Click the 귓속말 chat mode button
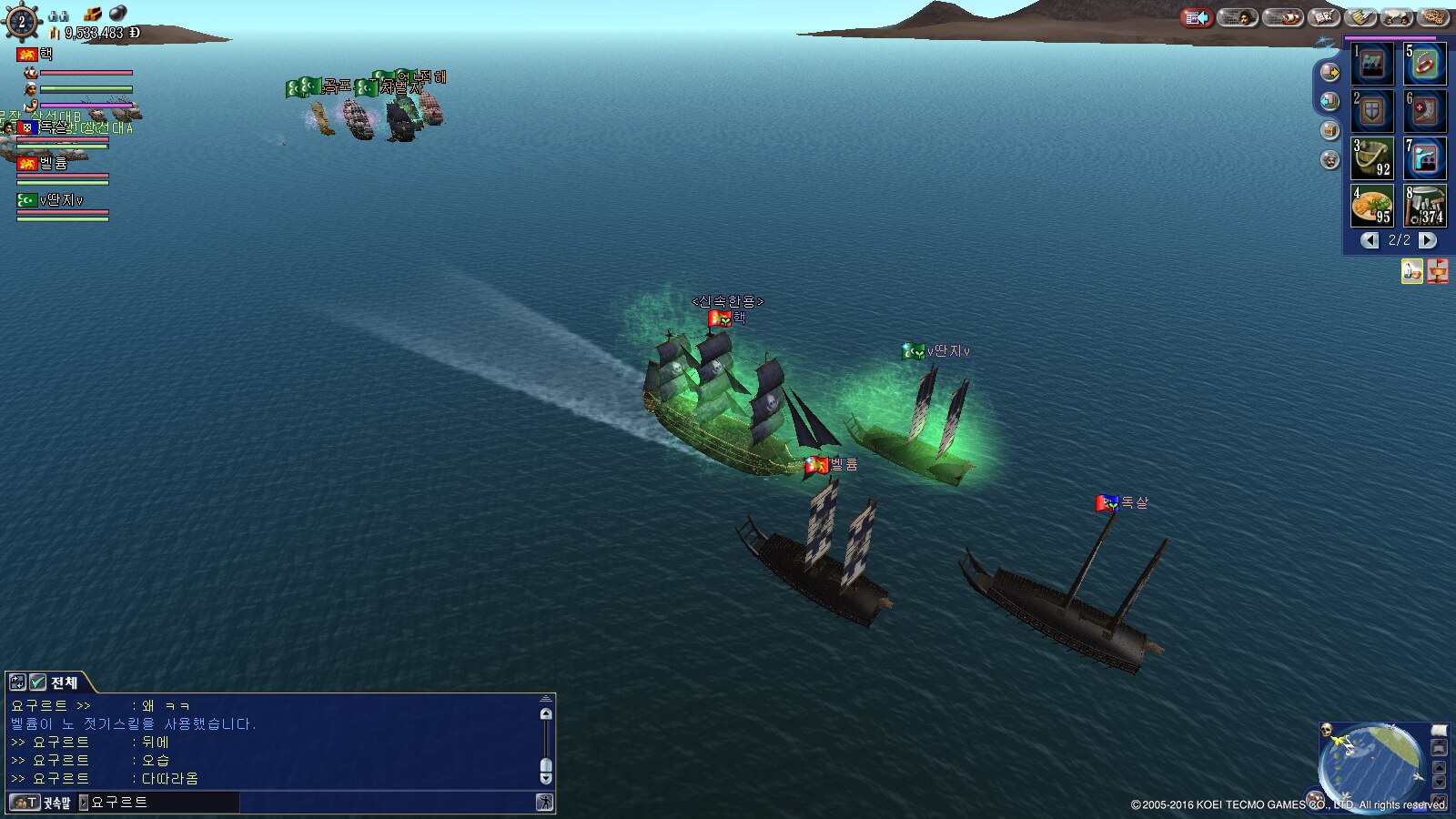 (x=42, y=803)
